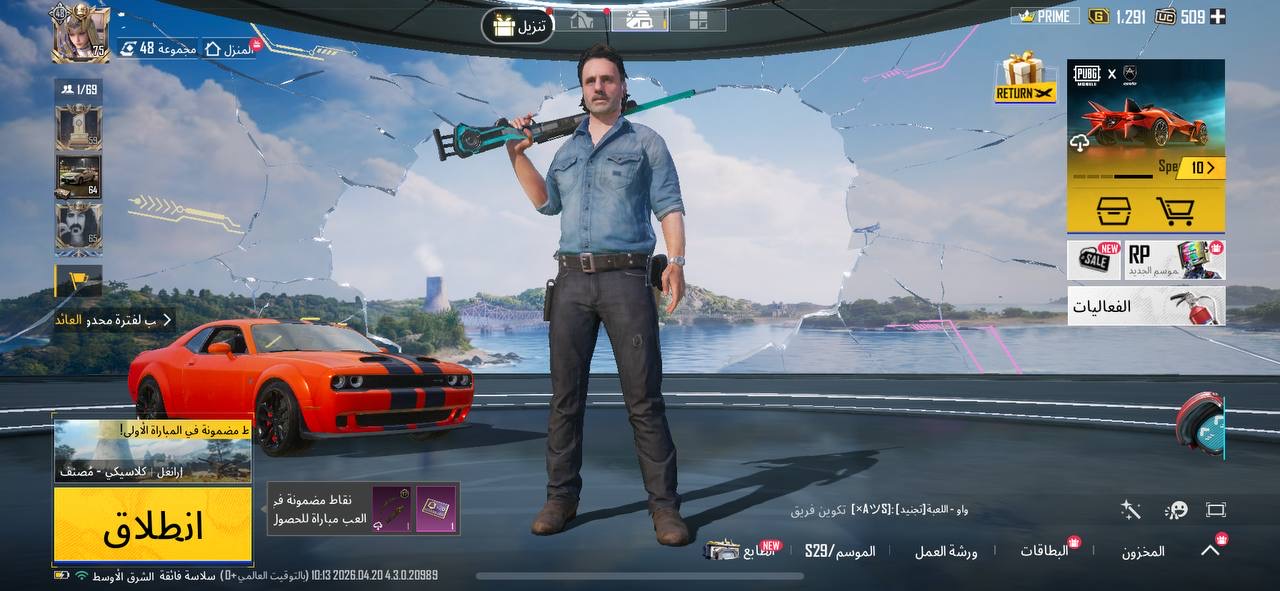Go to المنزل home
1280x591 pixels.
[x=228, y=48]
